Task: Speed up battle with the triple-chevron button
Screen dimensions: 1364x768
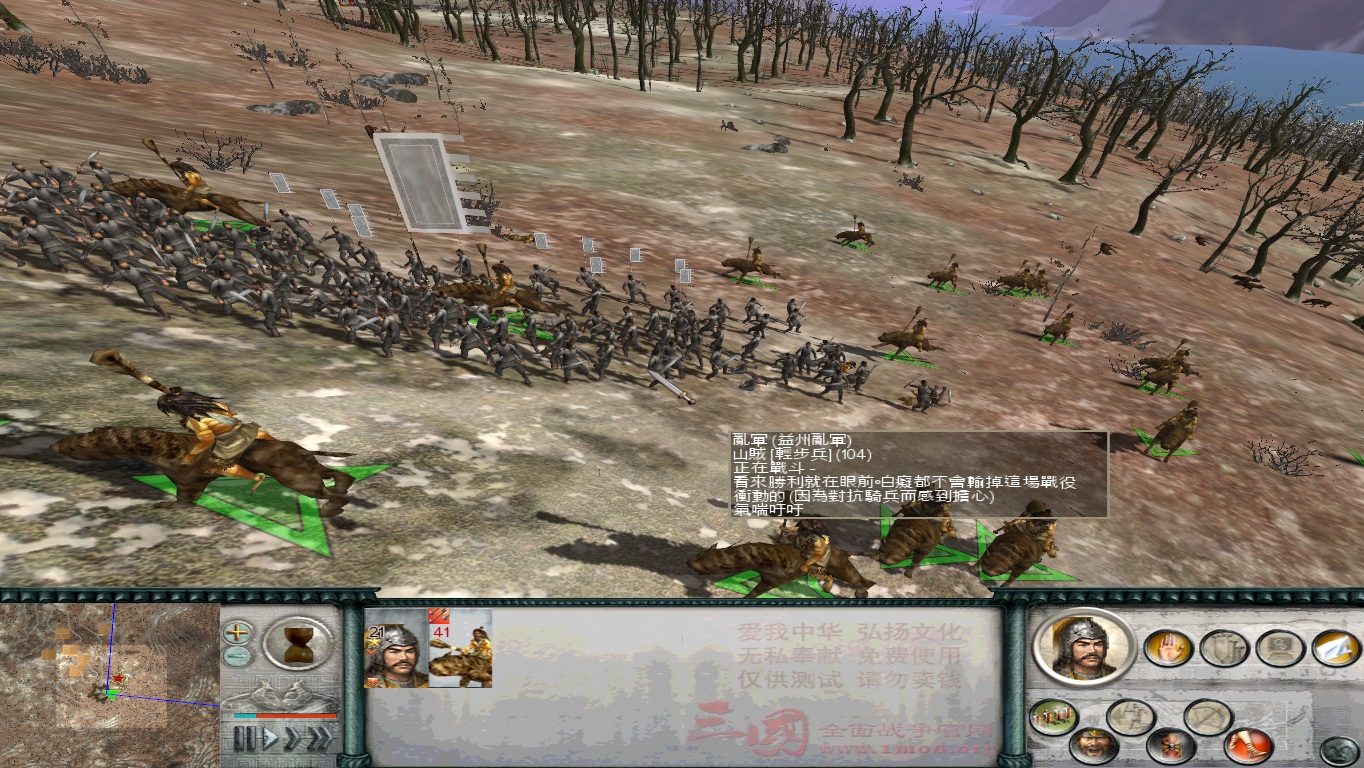Action: click(318, 737)
